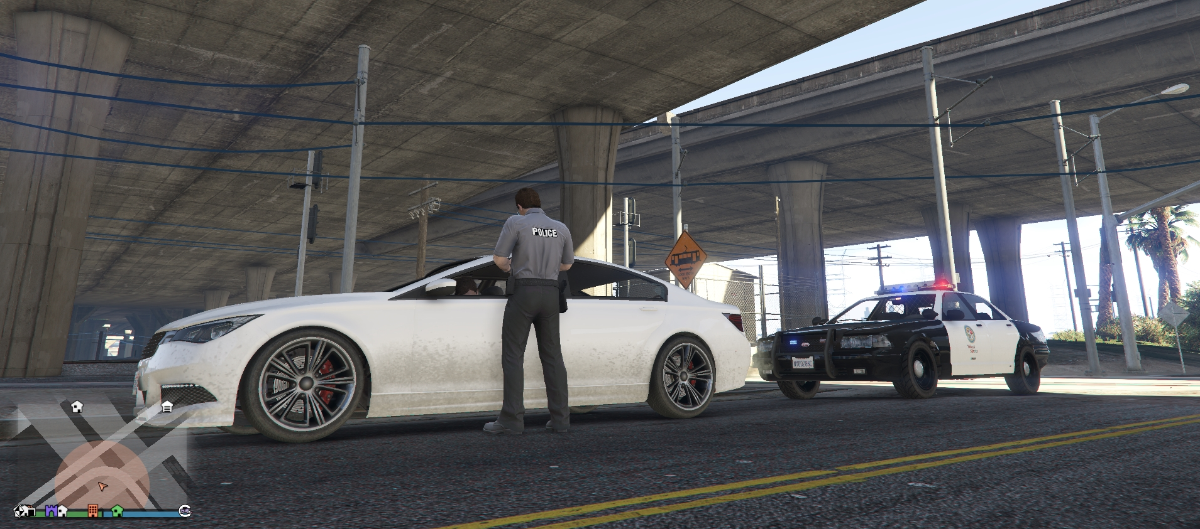Click the purple castle blip on the minimap

(50, 511)
